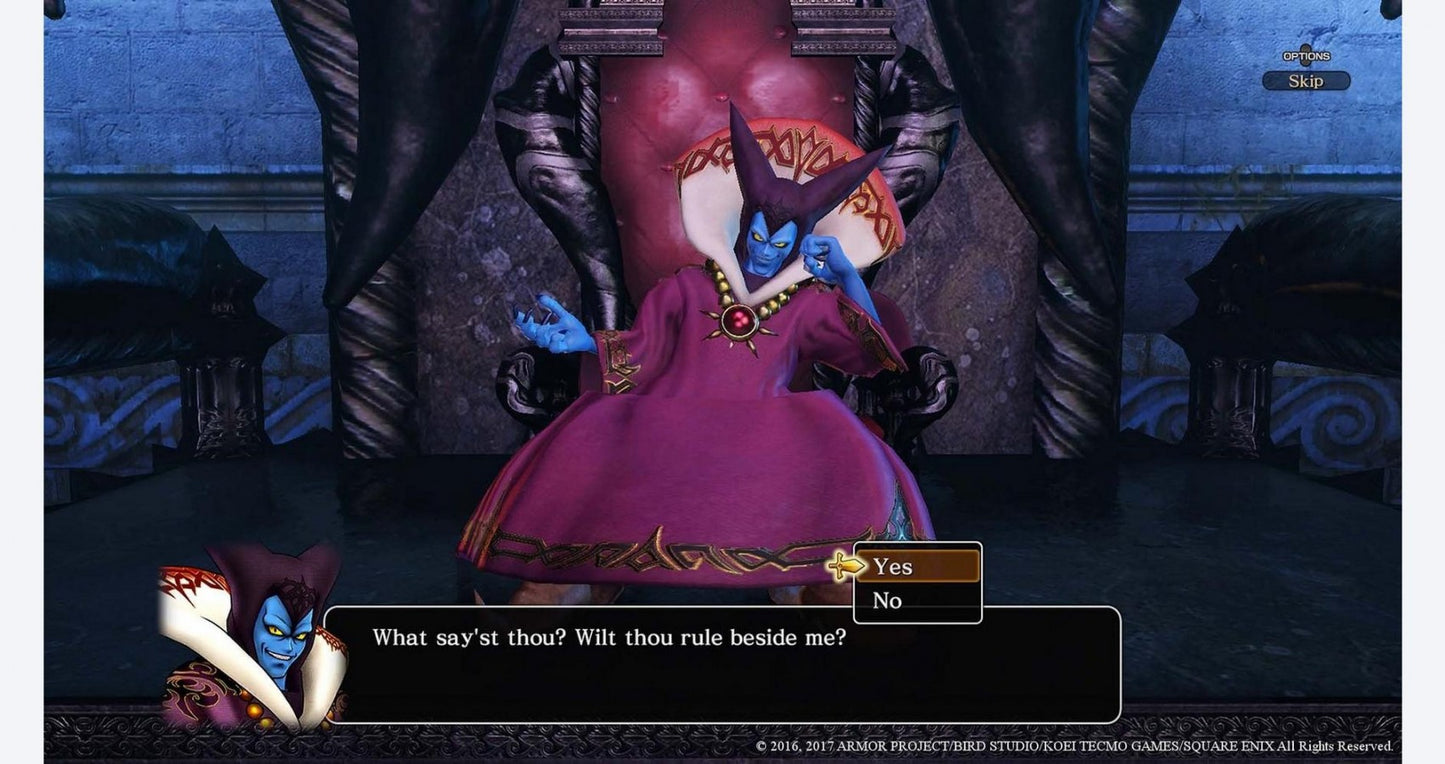Choose No to refuse the offer

886,600
